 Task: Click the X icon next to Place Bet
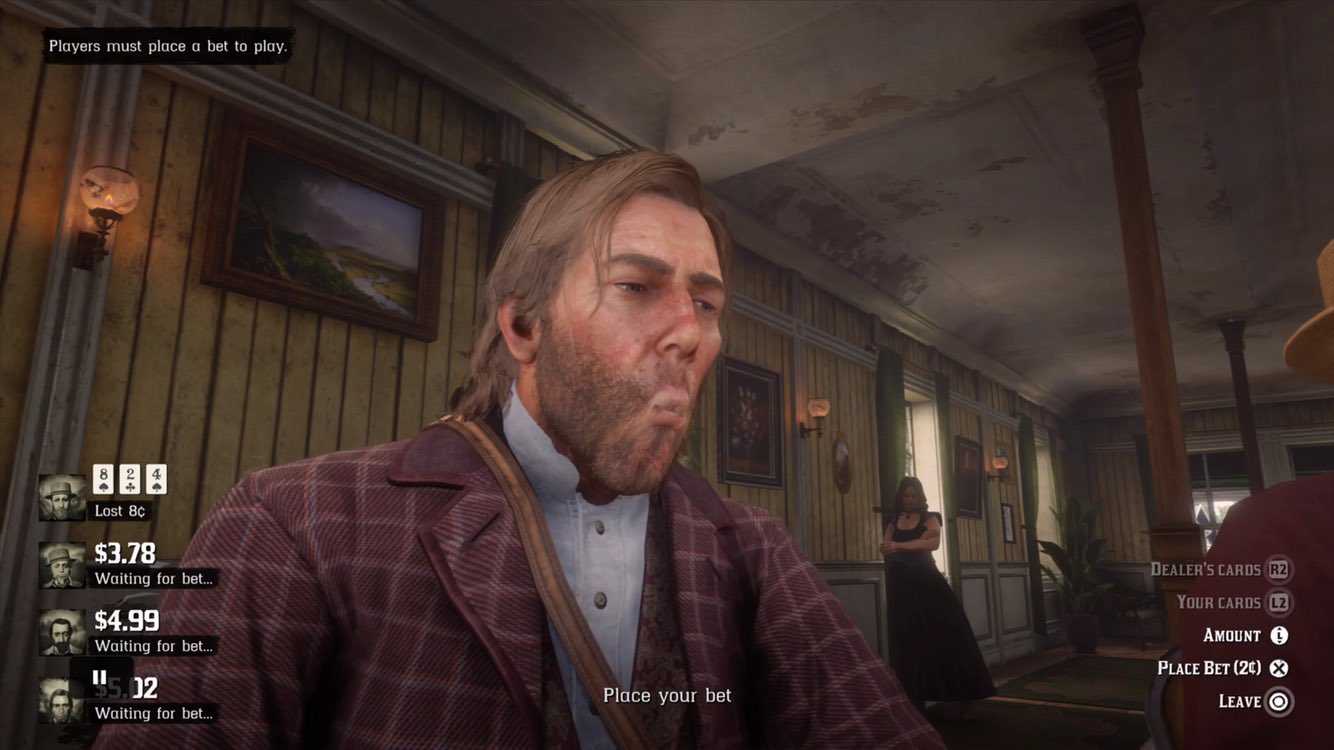[1278, 667]
